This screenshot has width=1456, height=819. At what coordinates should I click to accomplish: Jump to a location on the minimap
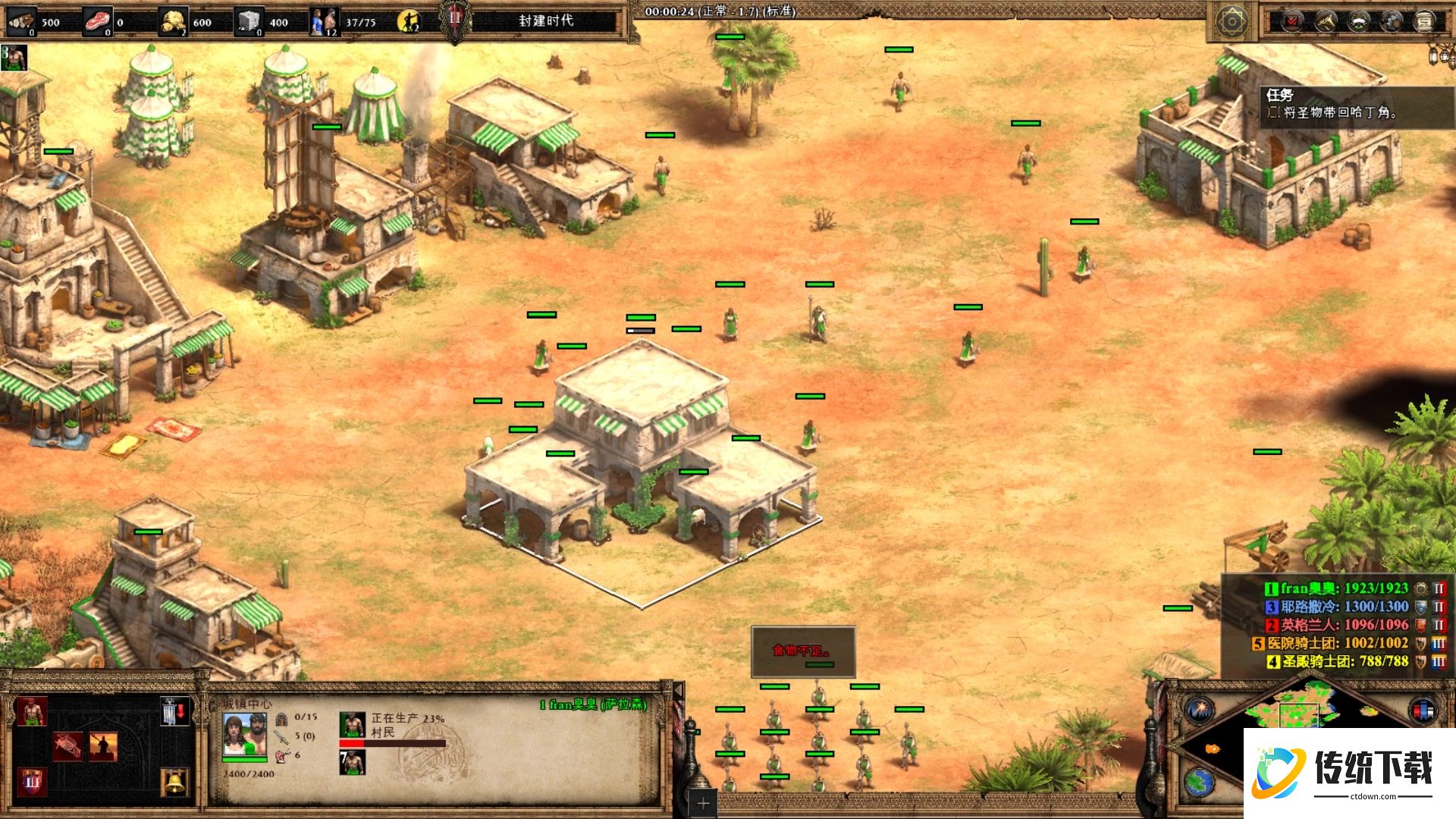[1304, 720]
